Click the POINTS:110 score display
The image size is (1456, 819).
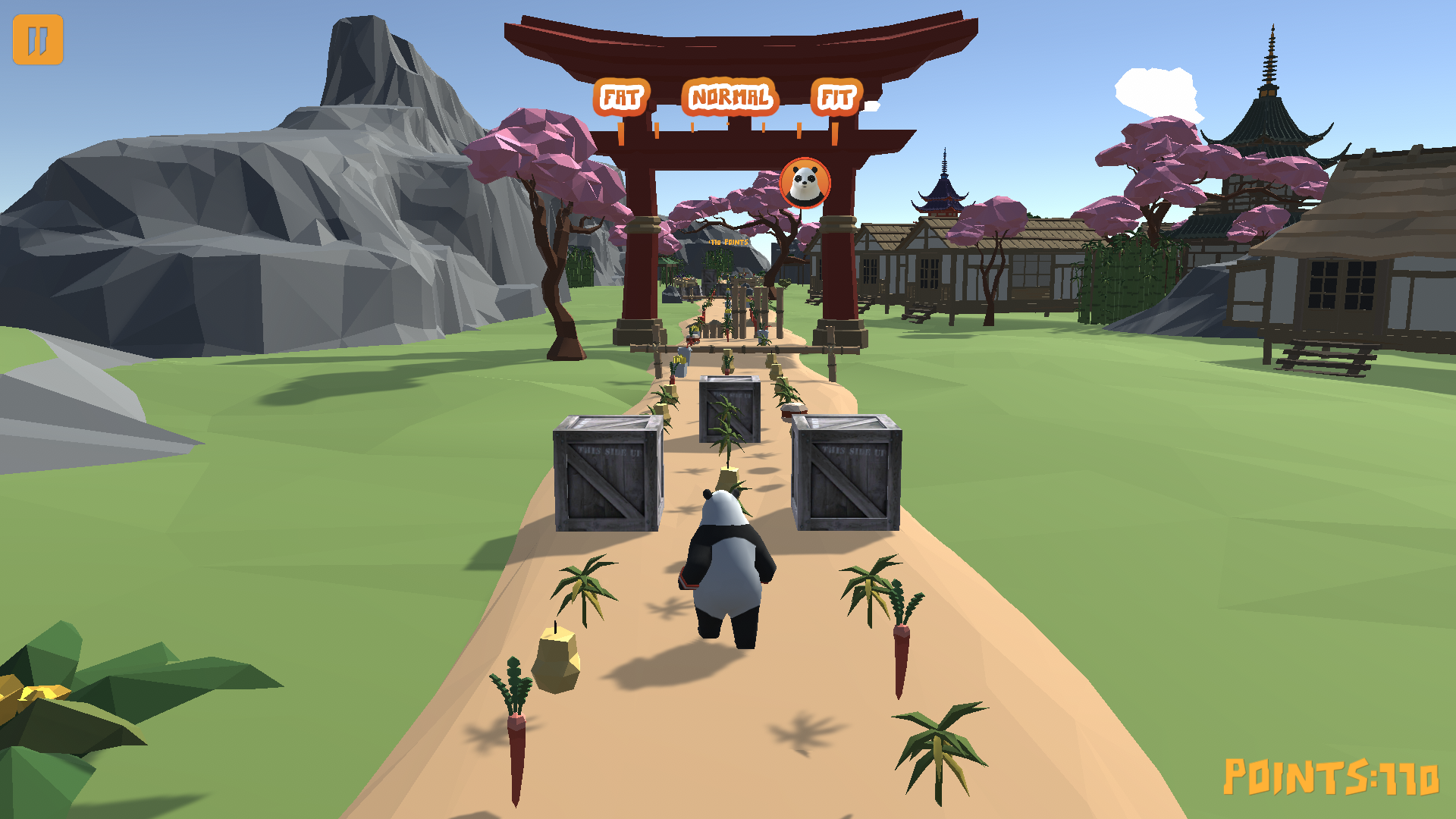1331,777
